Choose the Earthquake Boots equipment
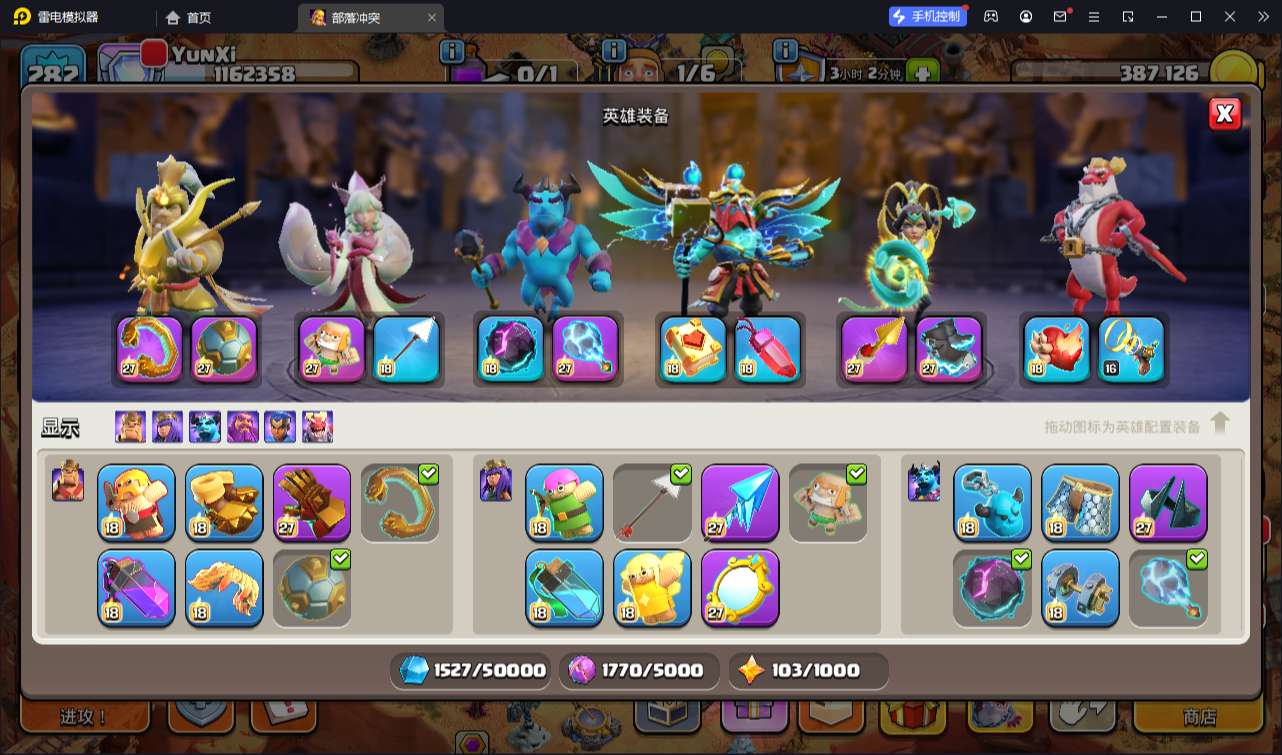The width and height of the screenshot is (1282, 755). coord(224,502)
